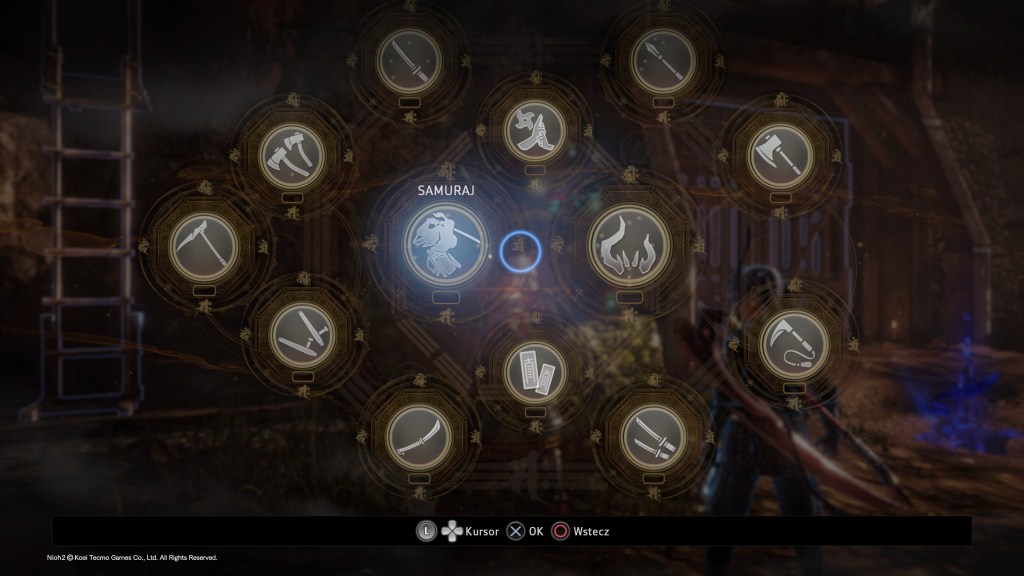Select the single katana sword tree
Image resolution: width=1024 pixels, height=576 pixels.
(x=409, y=61)
